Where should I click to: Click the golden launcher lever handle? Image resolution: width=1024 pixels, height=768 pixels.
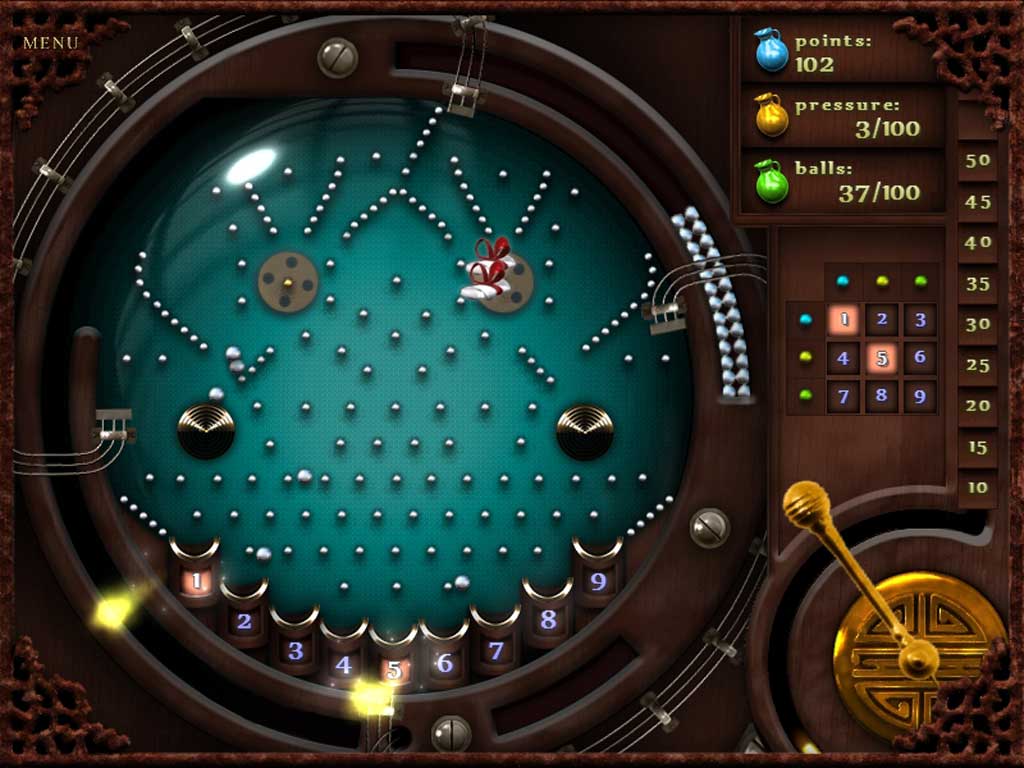[805, 504]
